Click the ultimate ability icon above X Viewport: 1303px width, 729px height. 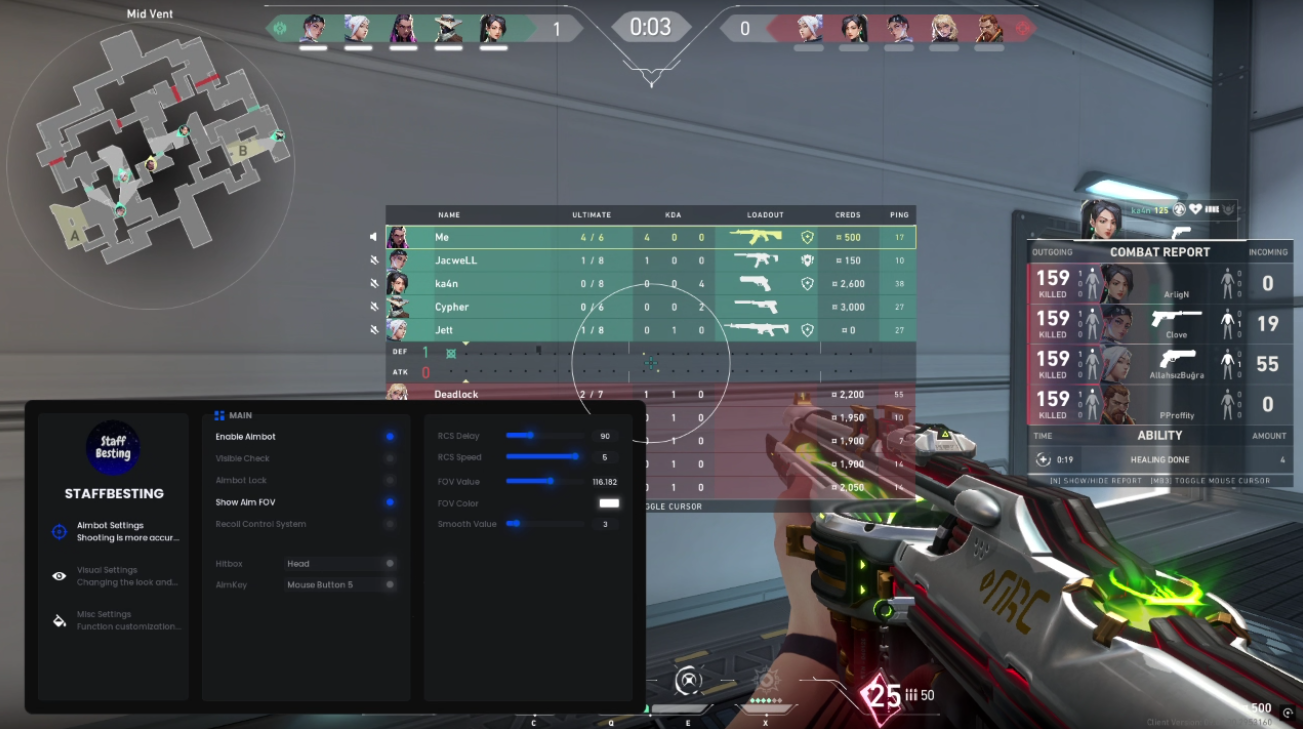[x=766, y=682]
